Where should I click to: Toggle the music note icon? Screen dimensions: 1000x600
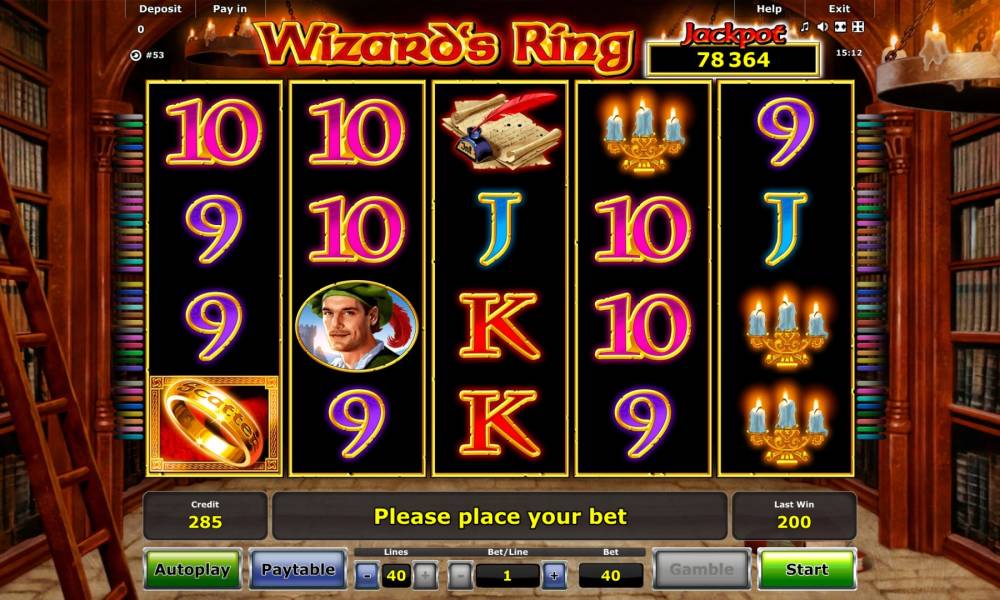pyautogui.click(x=804, y=26)
